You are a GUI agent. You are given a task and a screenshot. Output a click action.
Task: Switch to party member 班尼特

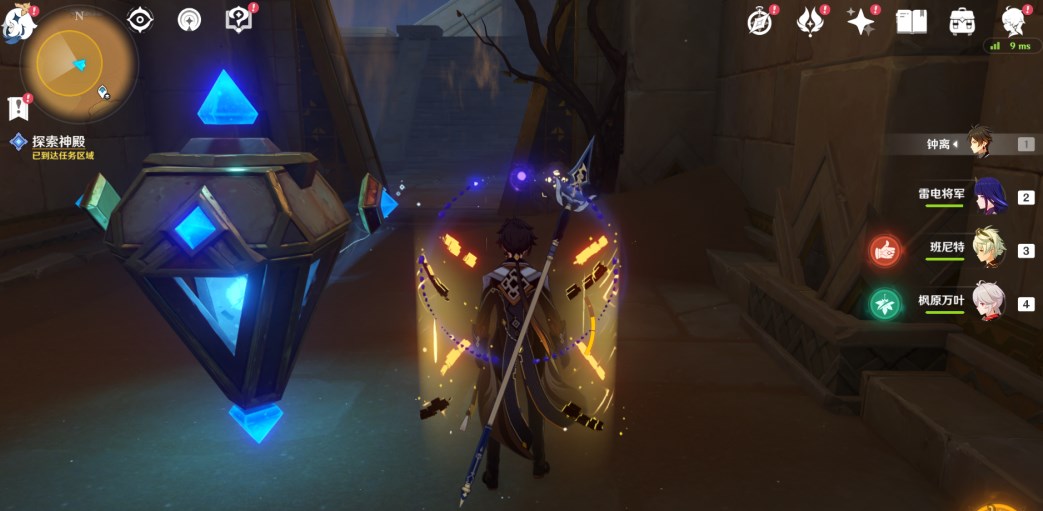click(986, 250)
